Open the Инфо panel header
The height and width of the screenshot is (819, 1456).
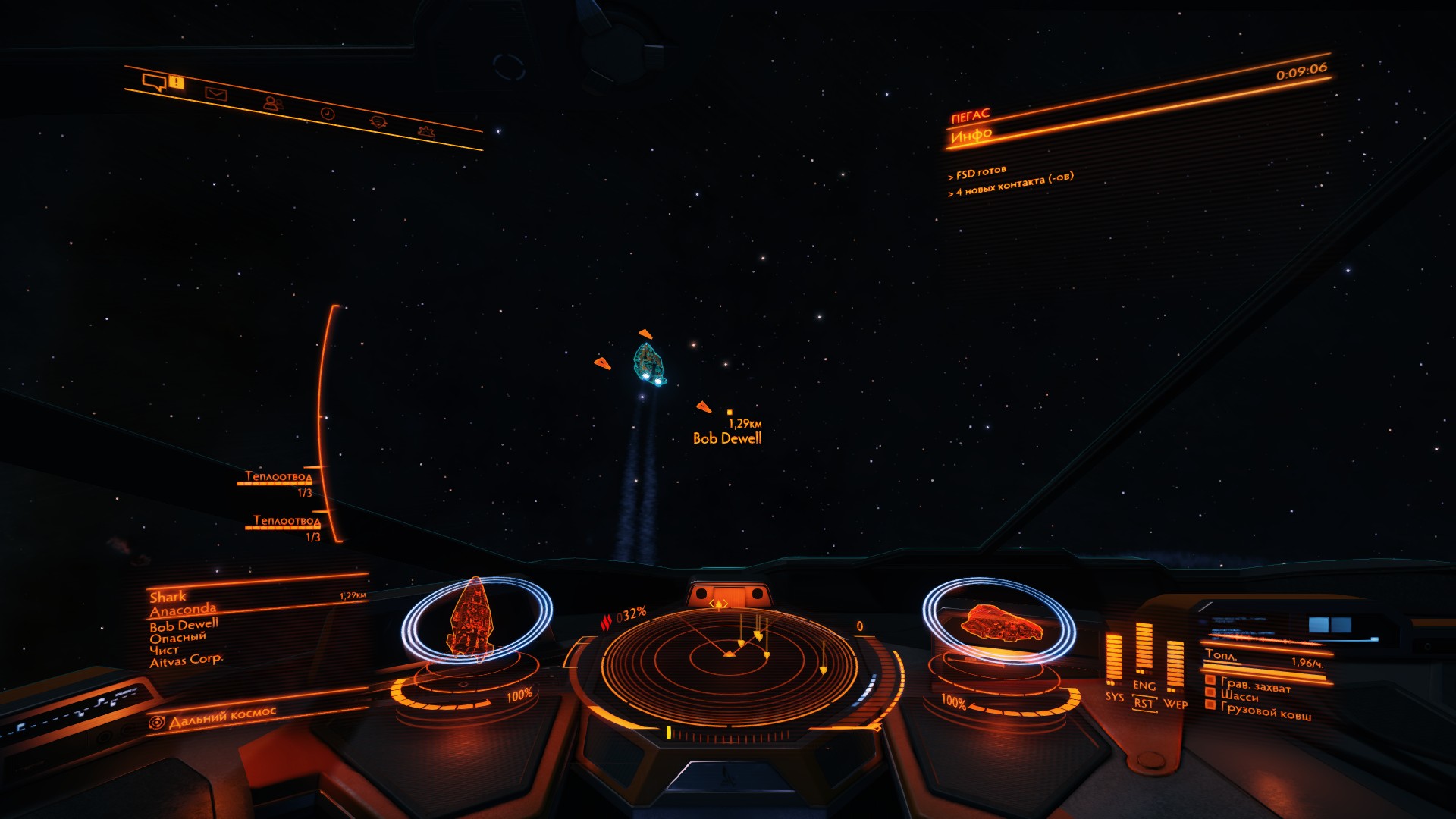click(x=971, y=136)
